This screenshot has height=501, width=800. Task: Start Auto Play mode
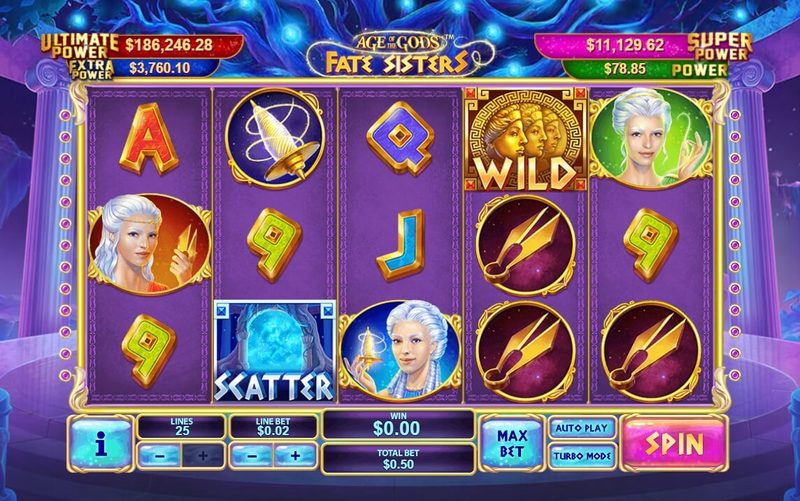click(x=580, y=428)
